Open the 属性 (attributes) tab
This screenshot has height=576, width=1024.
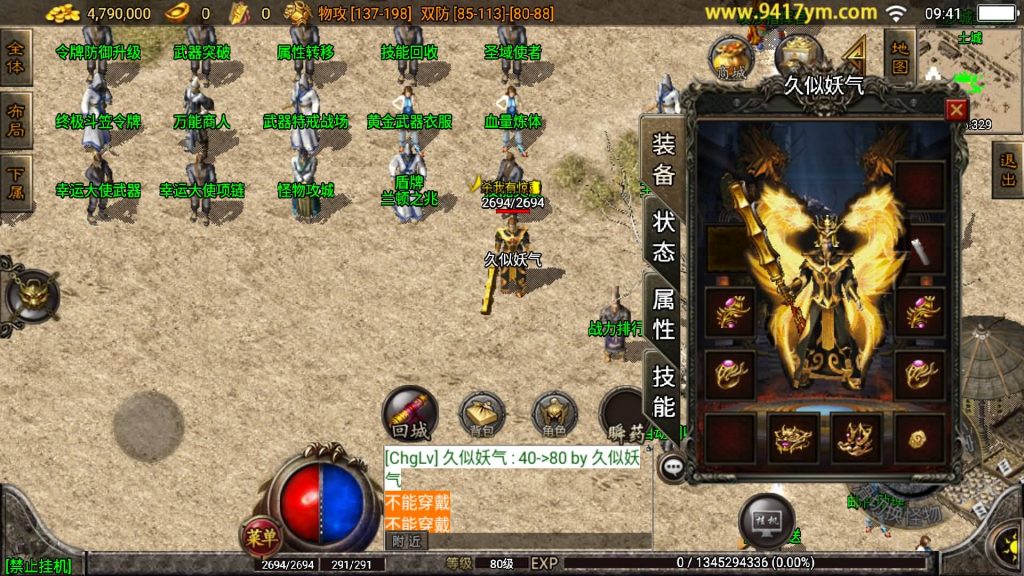coord(664,313)
